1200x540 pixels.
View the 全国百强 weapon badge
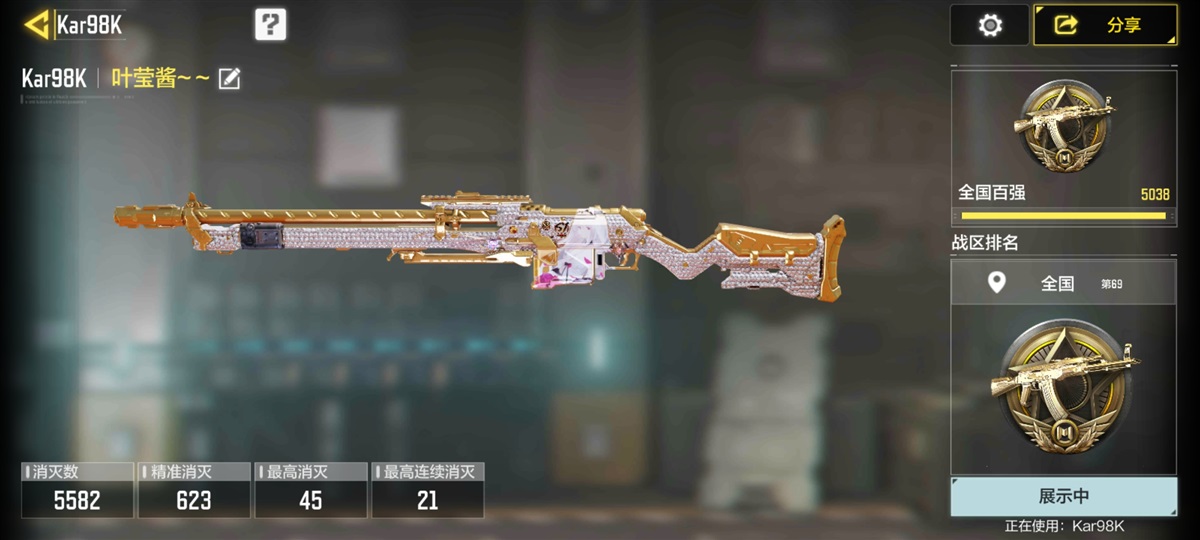pos(1062,125)
